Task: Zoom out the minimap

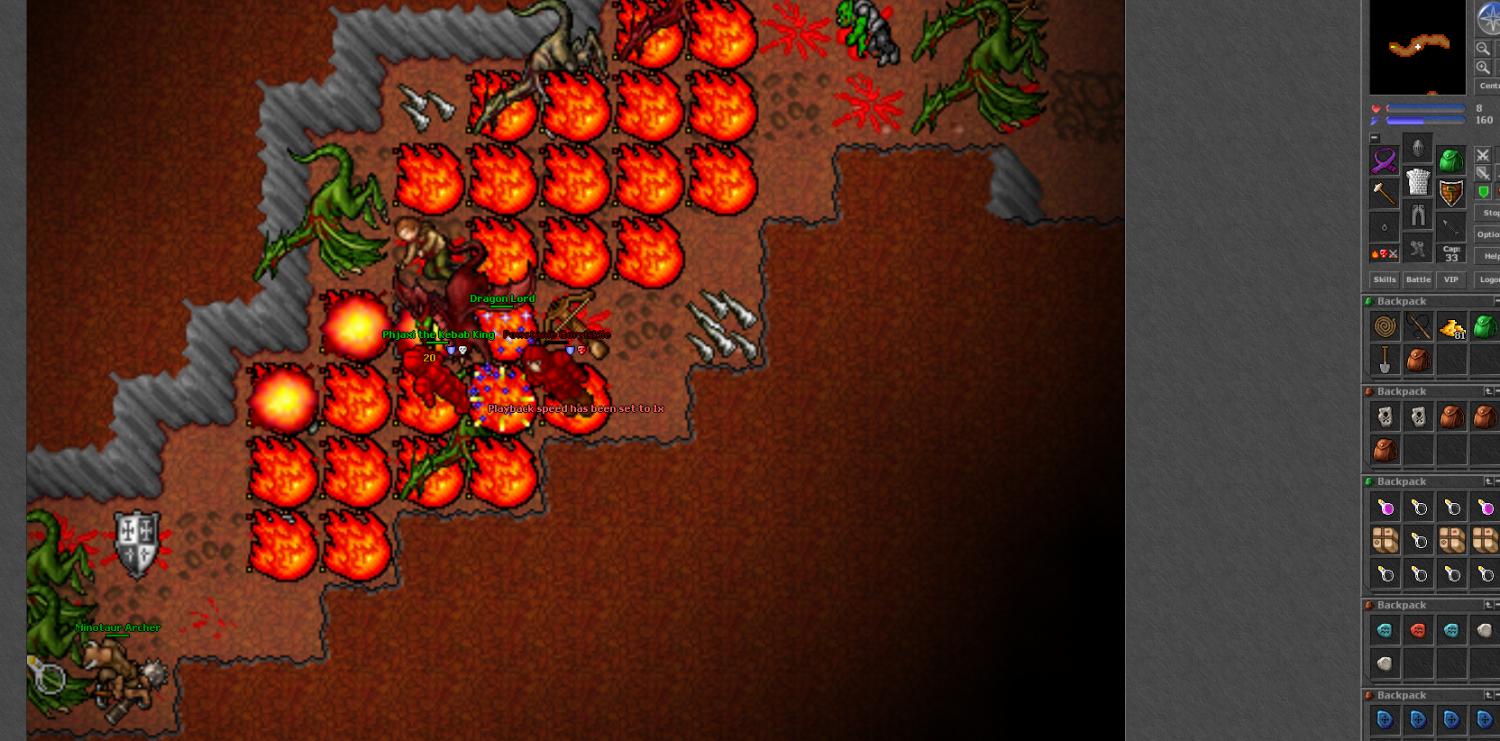Action: coord(1483,48)
